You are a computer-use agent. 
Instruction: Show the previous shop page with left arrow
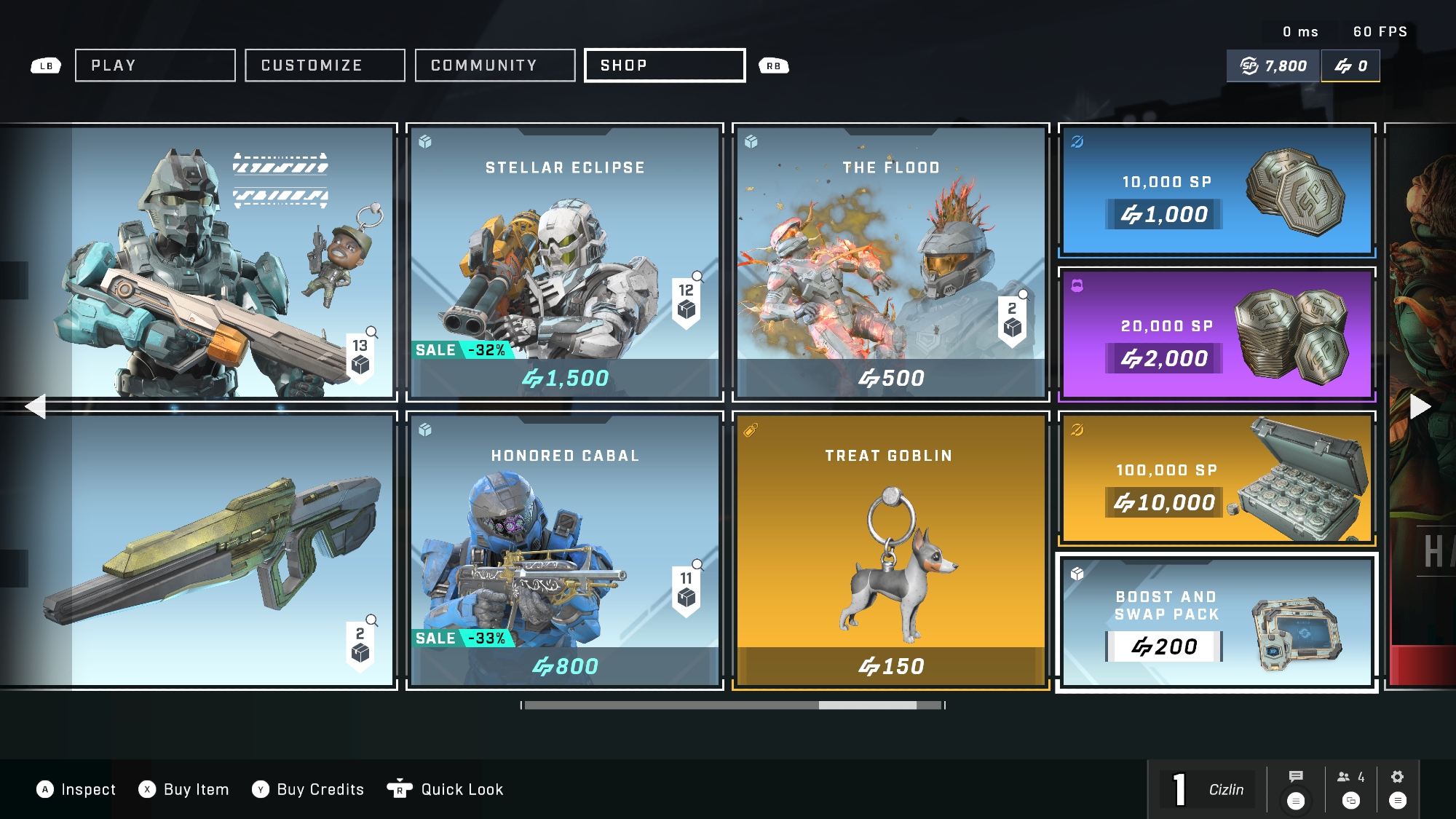click(x=35, y=406)
